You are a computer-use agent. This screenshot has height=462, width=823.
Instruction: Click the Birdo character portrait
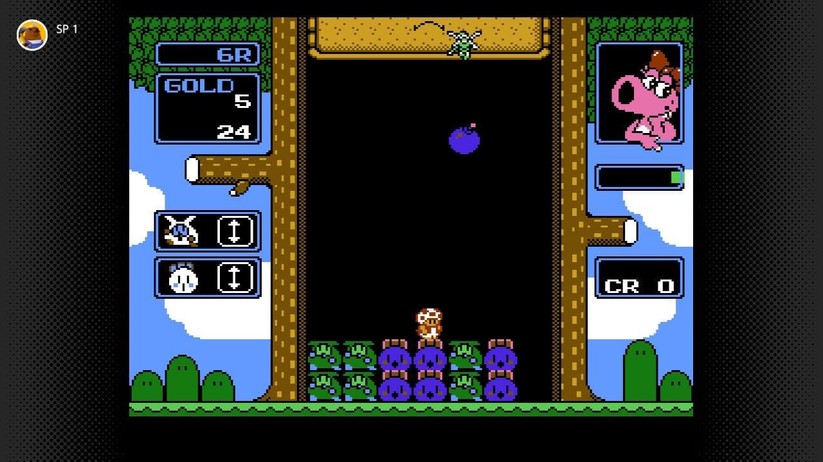640,95
